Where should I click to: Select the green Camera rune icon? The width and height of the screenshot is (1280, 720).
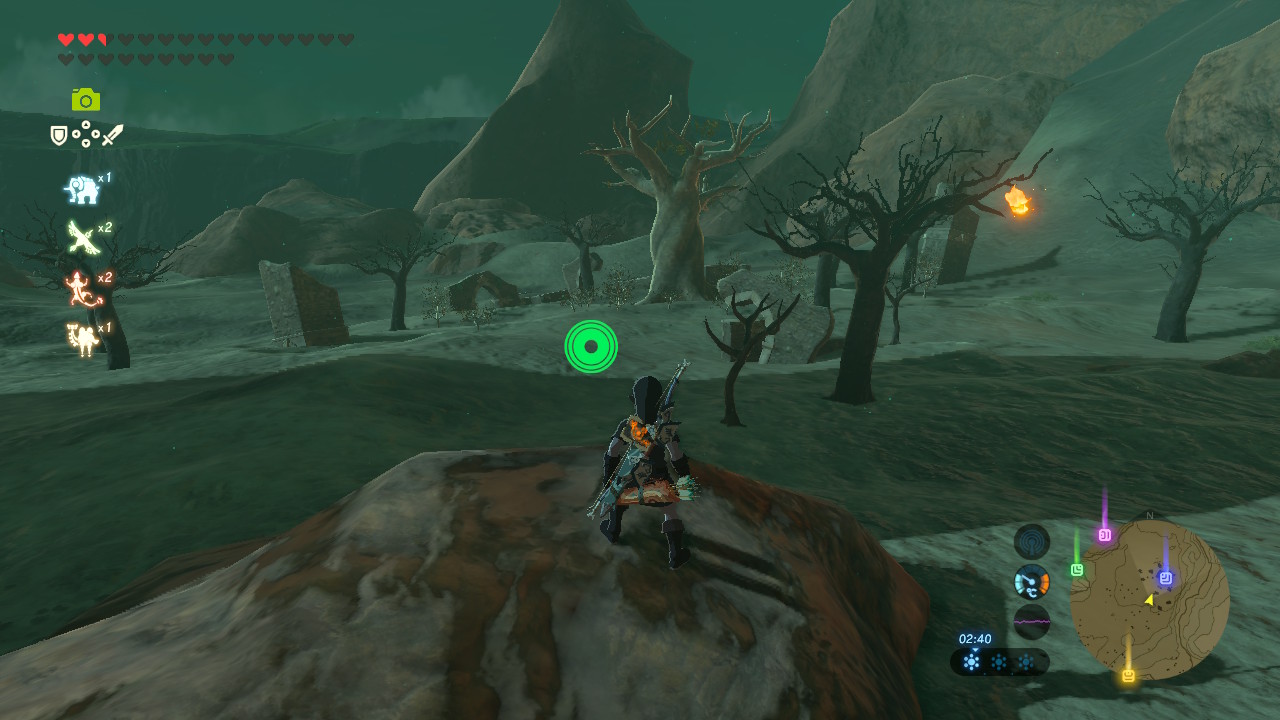coord(86,100)
